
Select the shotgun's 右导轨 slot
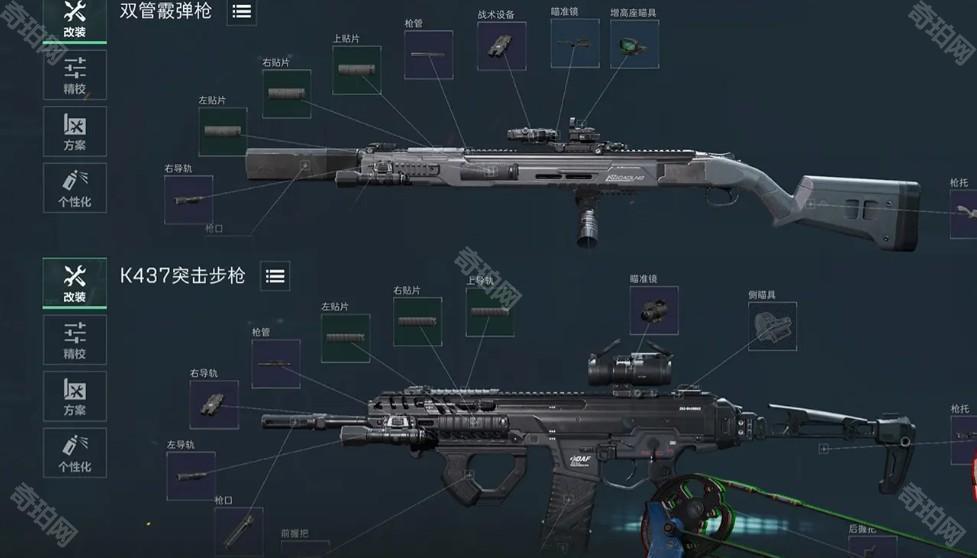pos(188,200)
